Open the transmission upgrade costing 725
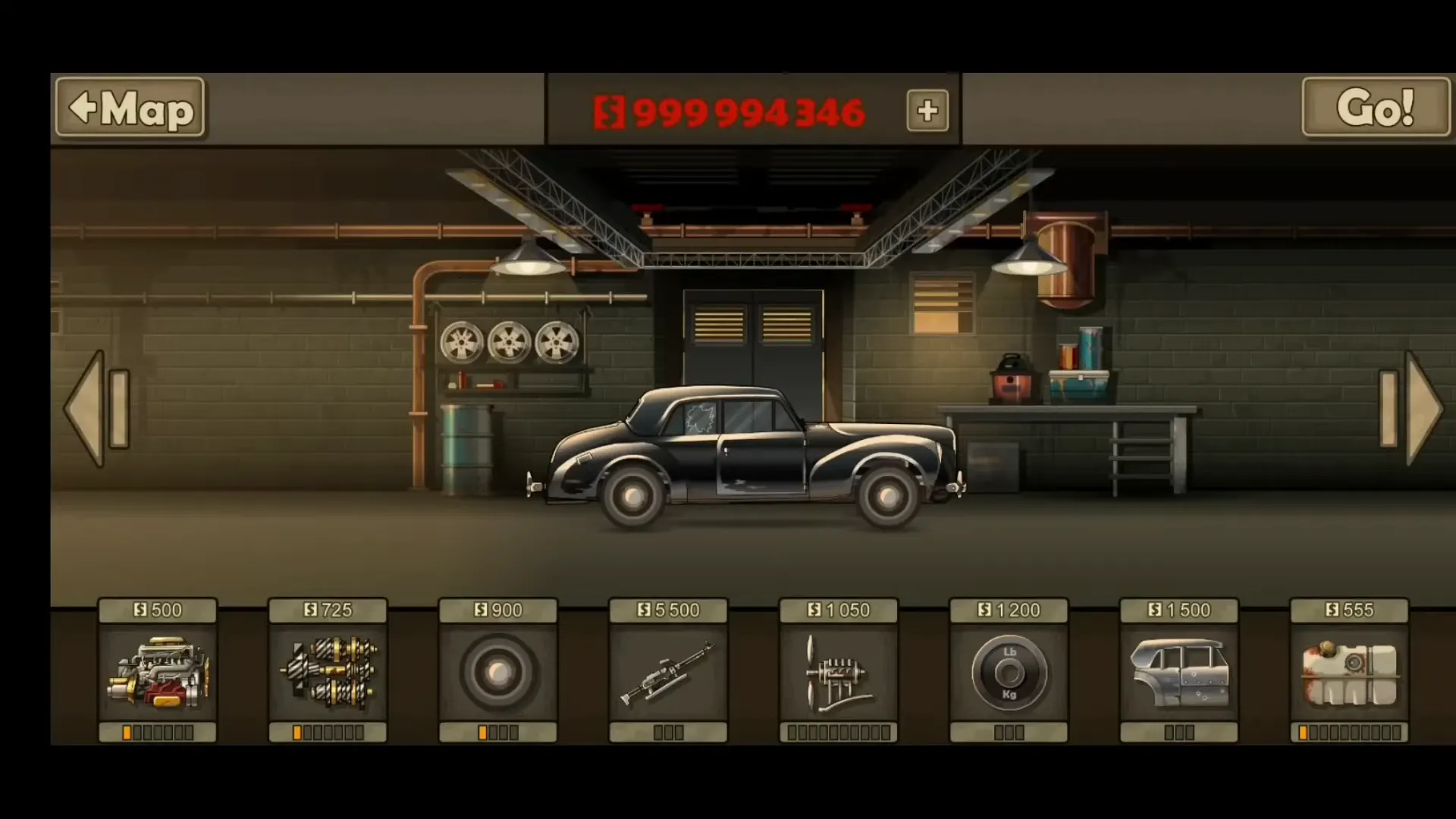 (x=328, y=675)
